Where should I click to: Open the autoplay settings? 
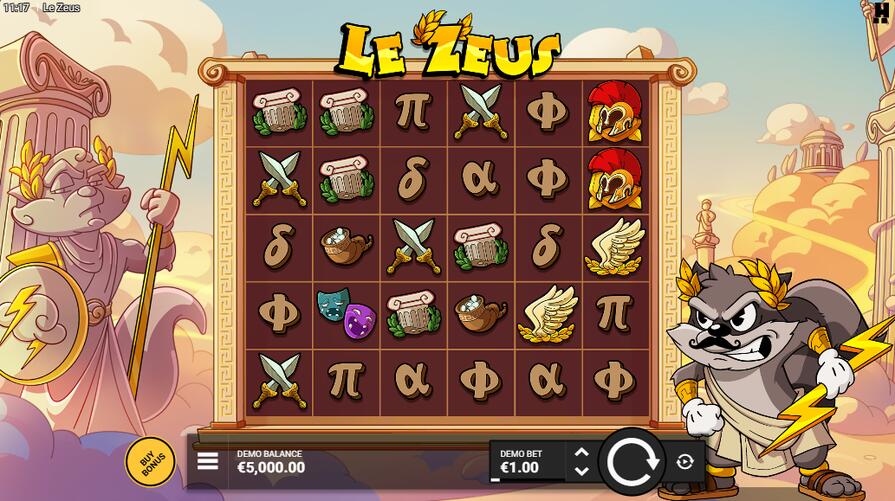pos(685,461)
